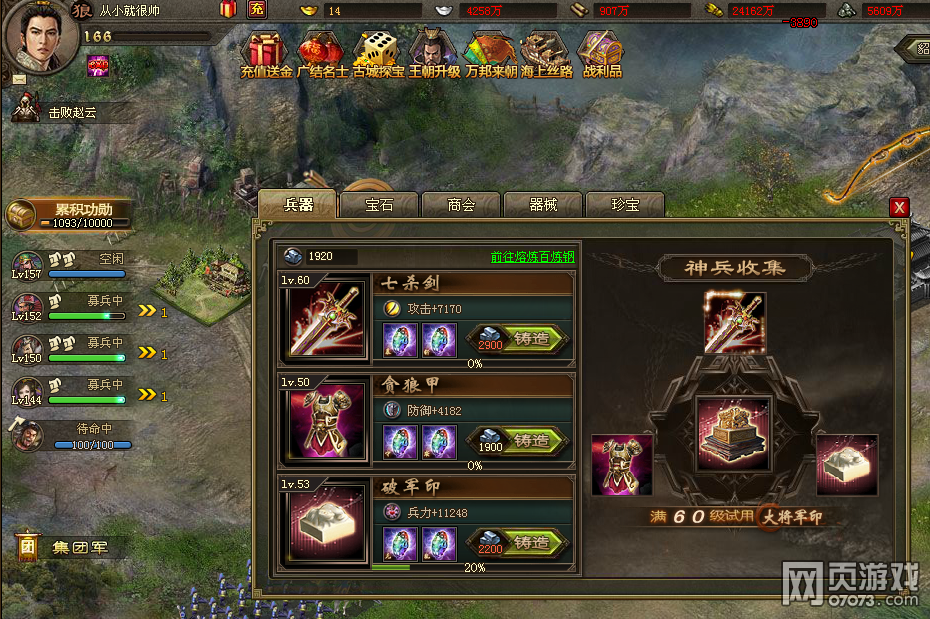
Task: Click the player avatar portrait
Action: [x=41, y=36]
